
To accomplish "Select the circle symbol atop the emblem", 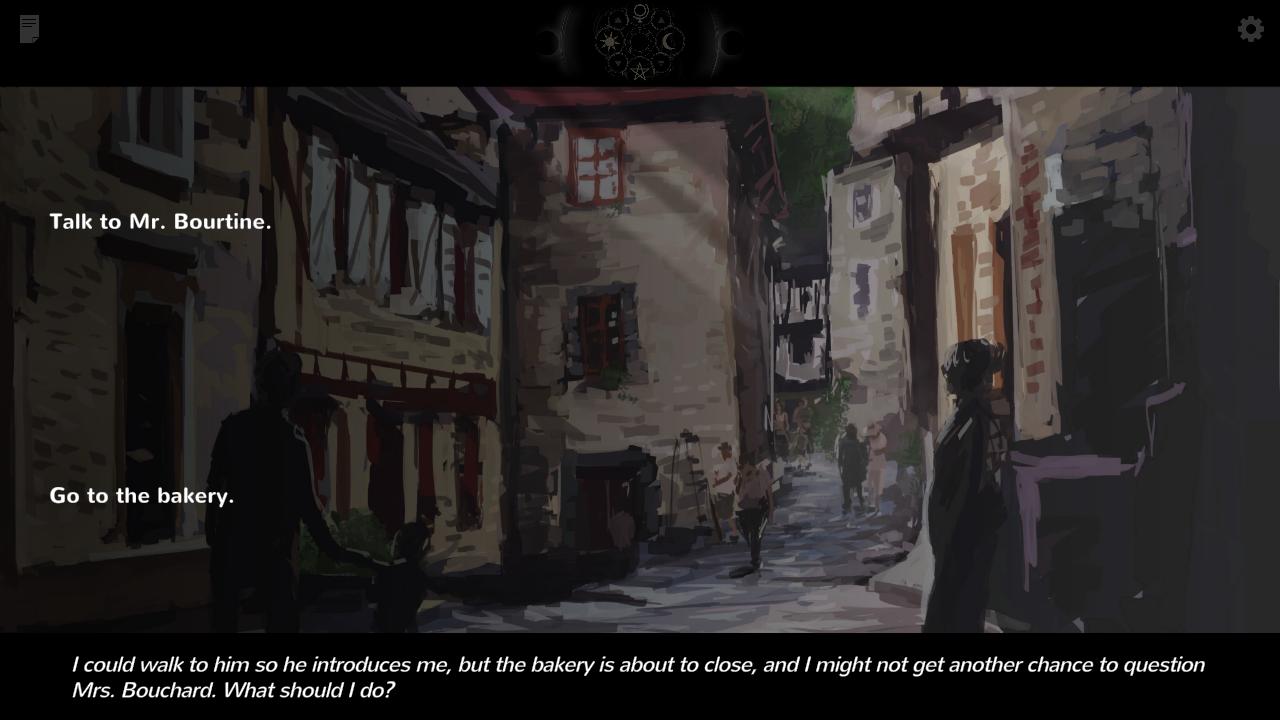I will pyautogui.click(x=641, y=11).
